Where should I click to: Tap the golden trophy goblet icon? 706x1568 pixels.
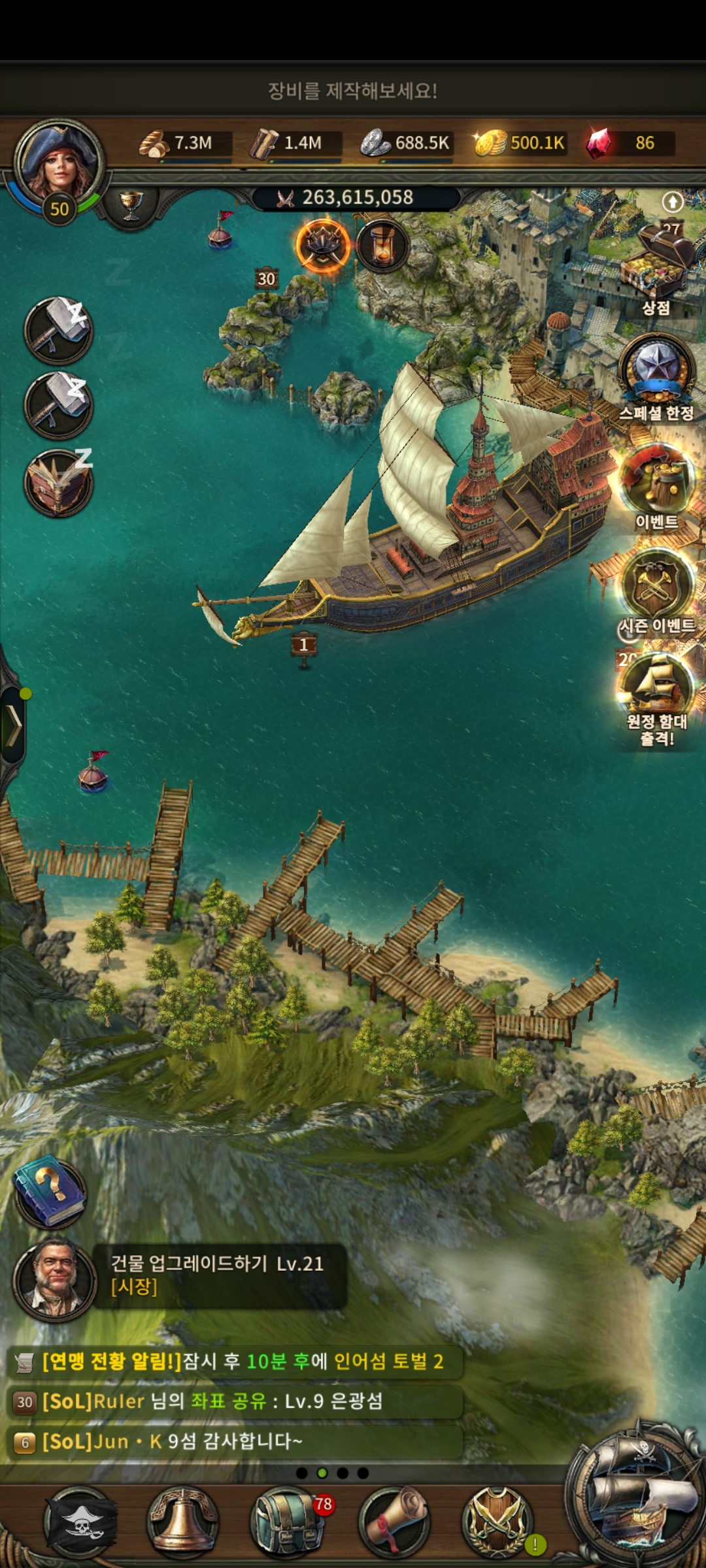[x=131, y=205]
